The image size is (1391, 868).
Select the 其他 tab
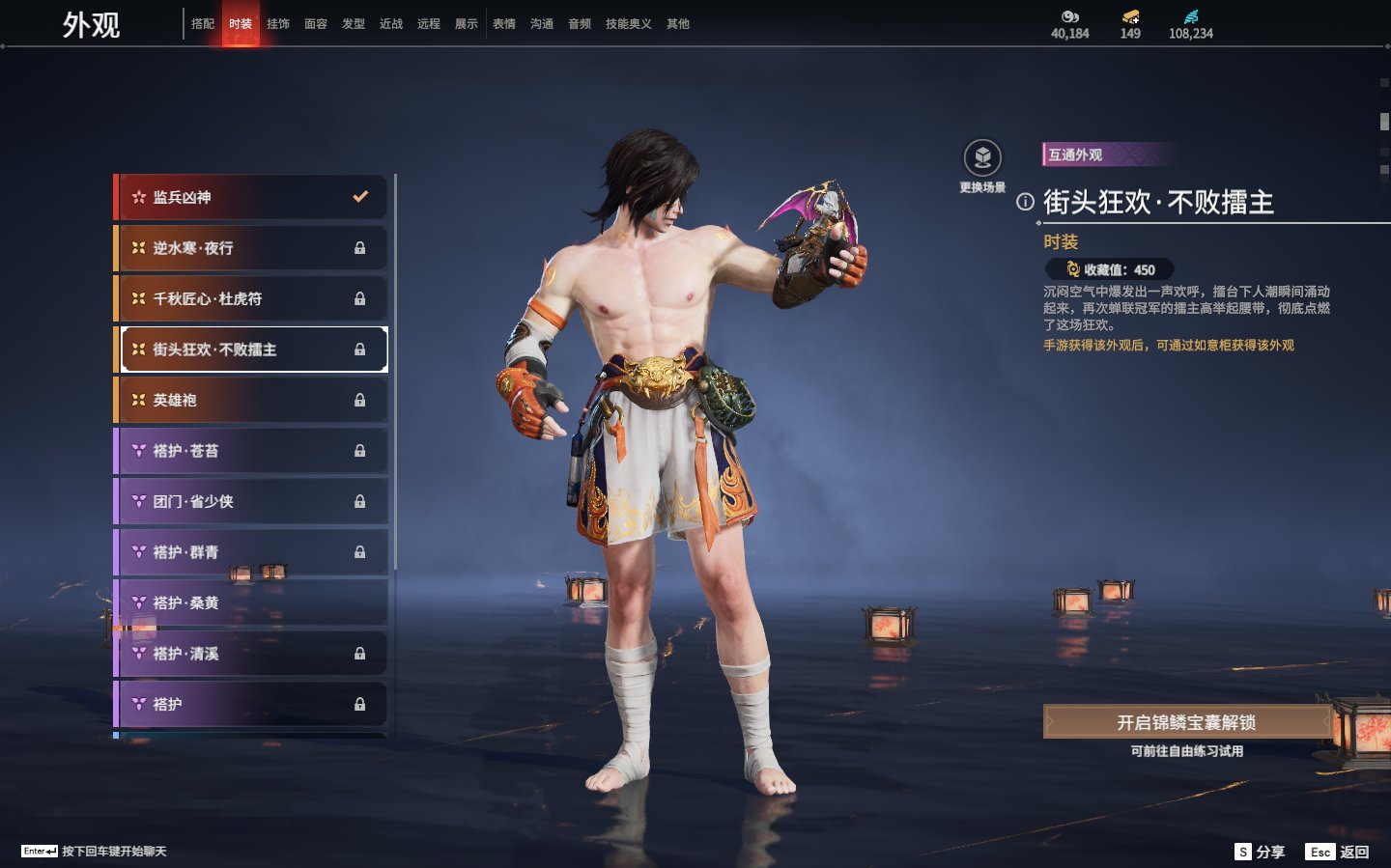pyautogui.click(x=678, y=24)
